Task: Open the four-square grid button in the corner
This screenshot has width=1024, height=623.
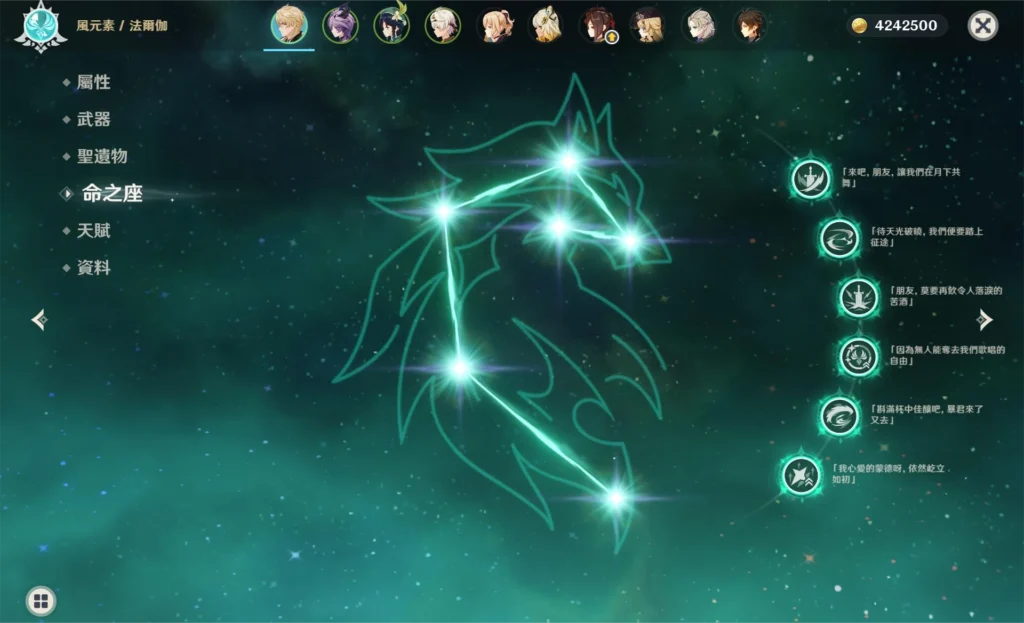Action: click(x=40, y=601)
